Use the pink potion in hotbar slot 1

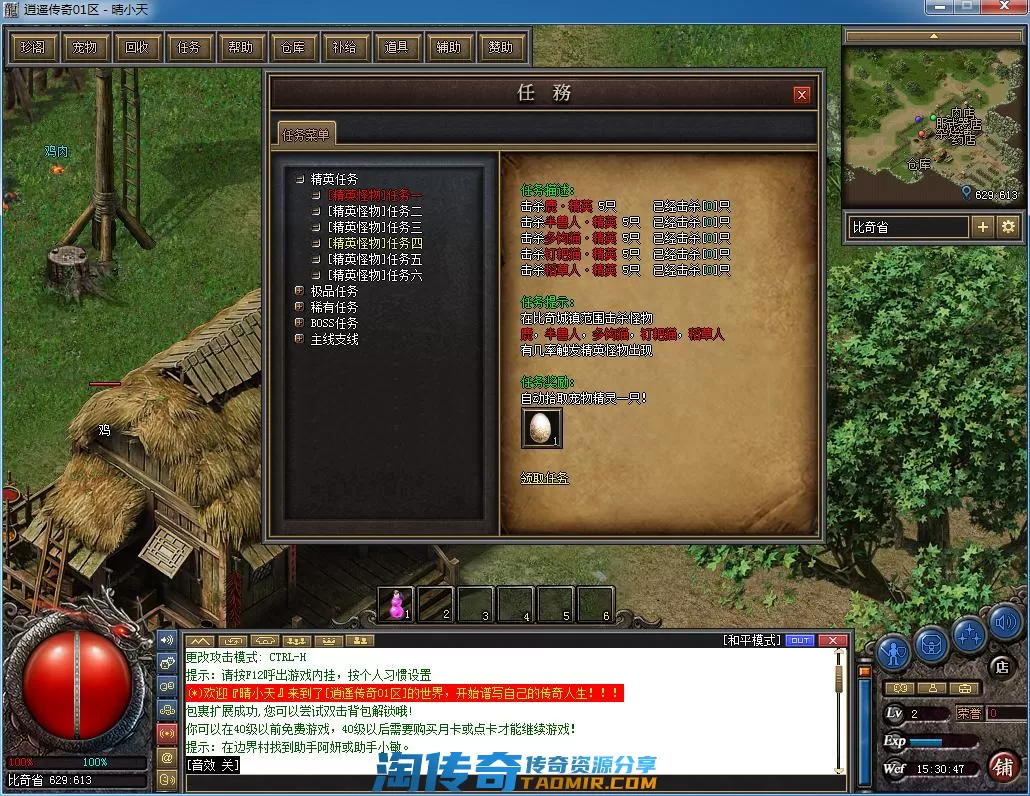pyautogui.click(x=397, y=604)
